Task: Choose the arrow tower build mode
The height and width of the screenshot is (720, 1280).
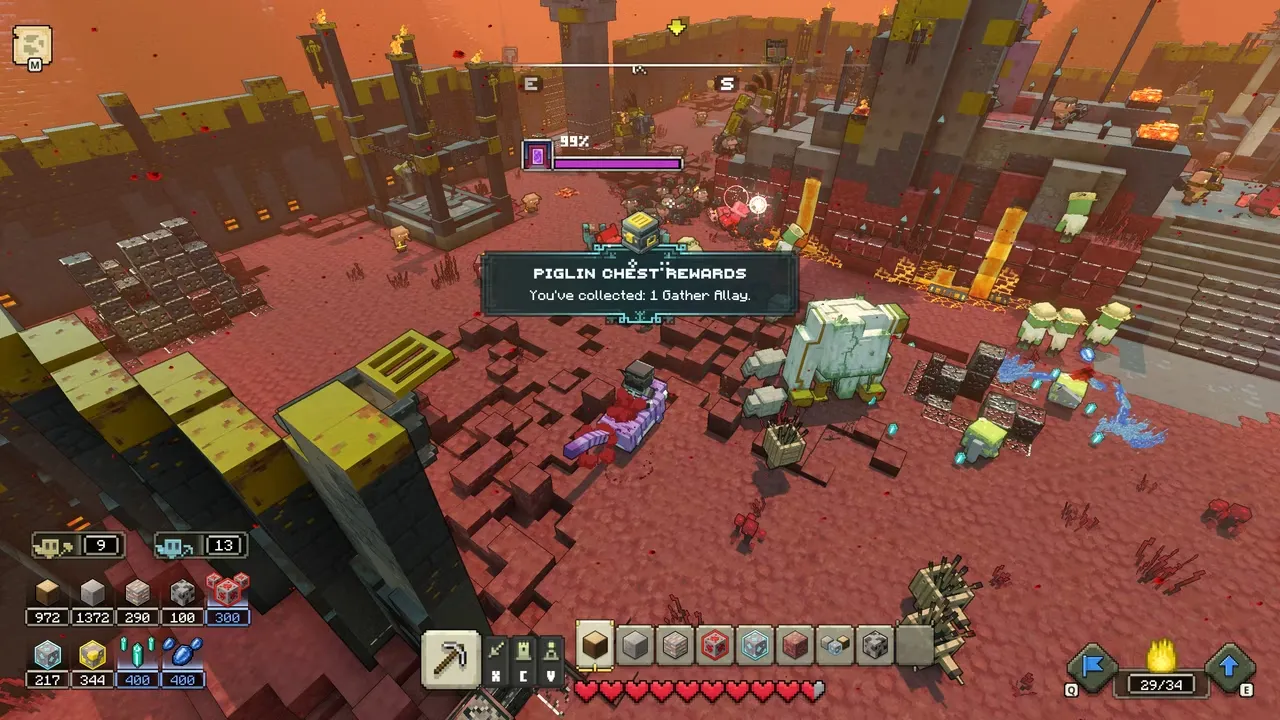Action: (498, 651)
